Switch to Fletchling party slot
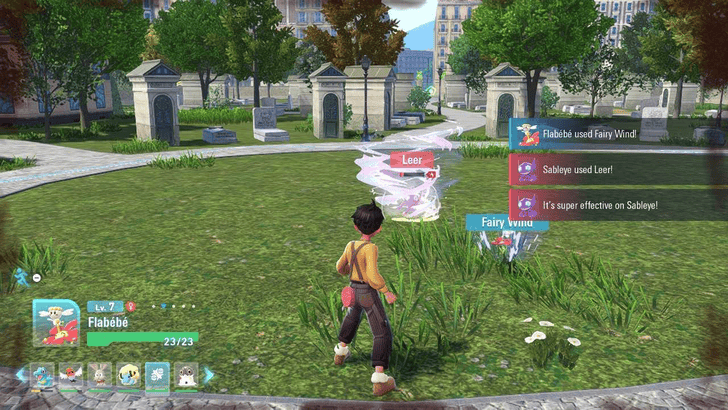 click(70, 375)
